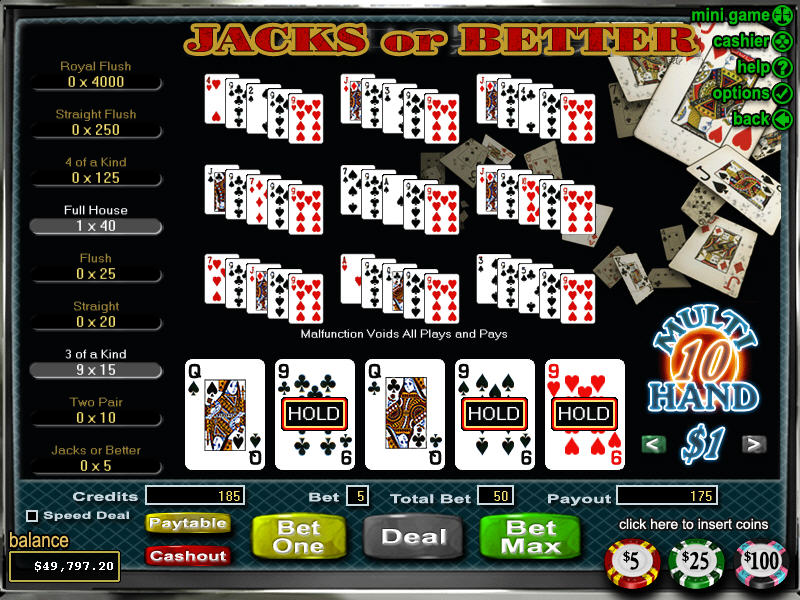
Task: Cash out with the red Cashout button
Action: coord(188,555)
